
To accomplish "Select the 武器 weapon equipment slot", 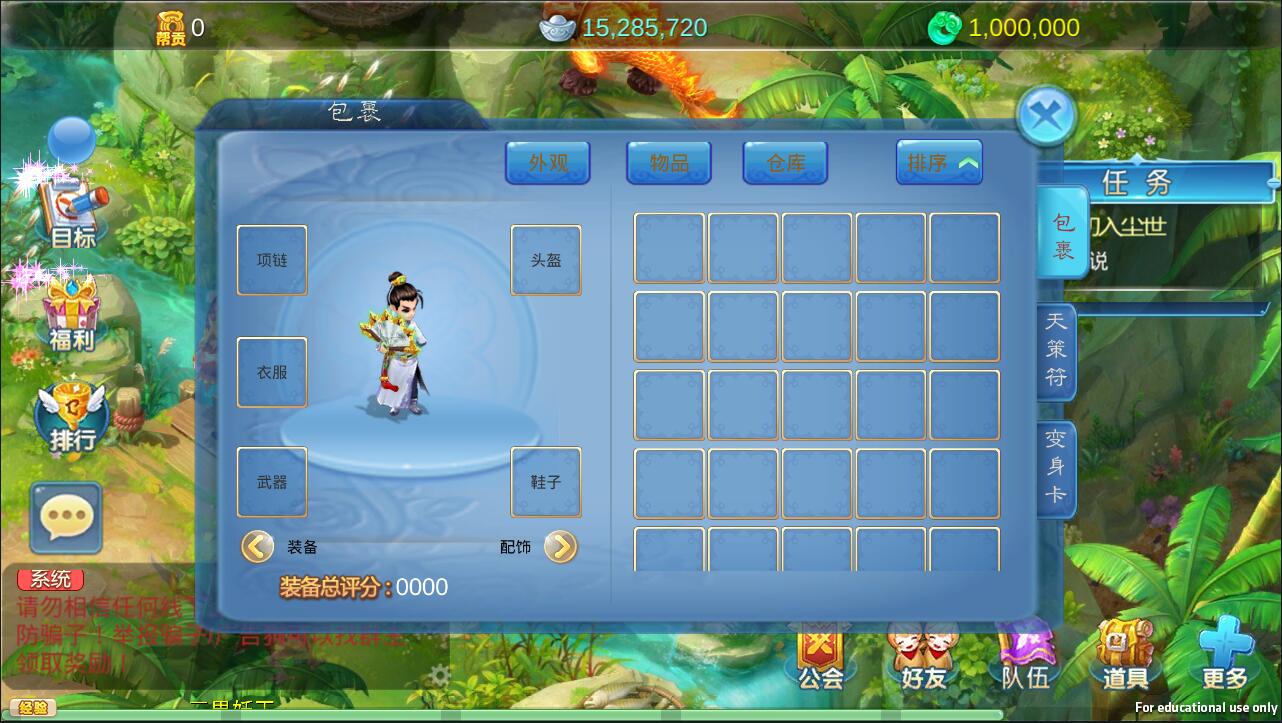I will 272,482.
